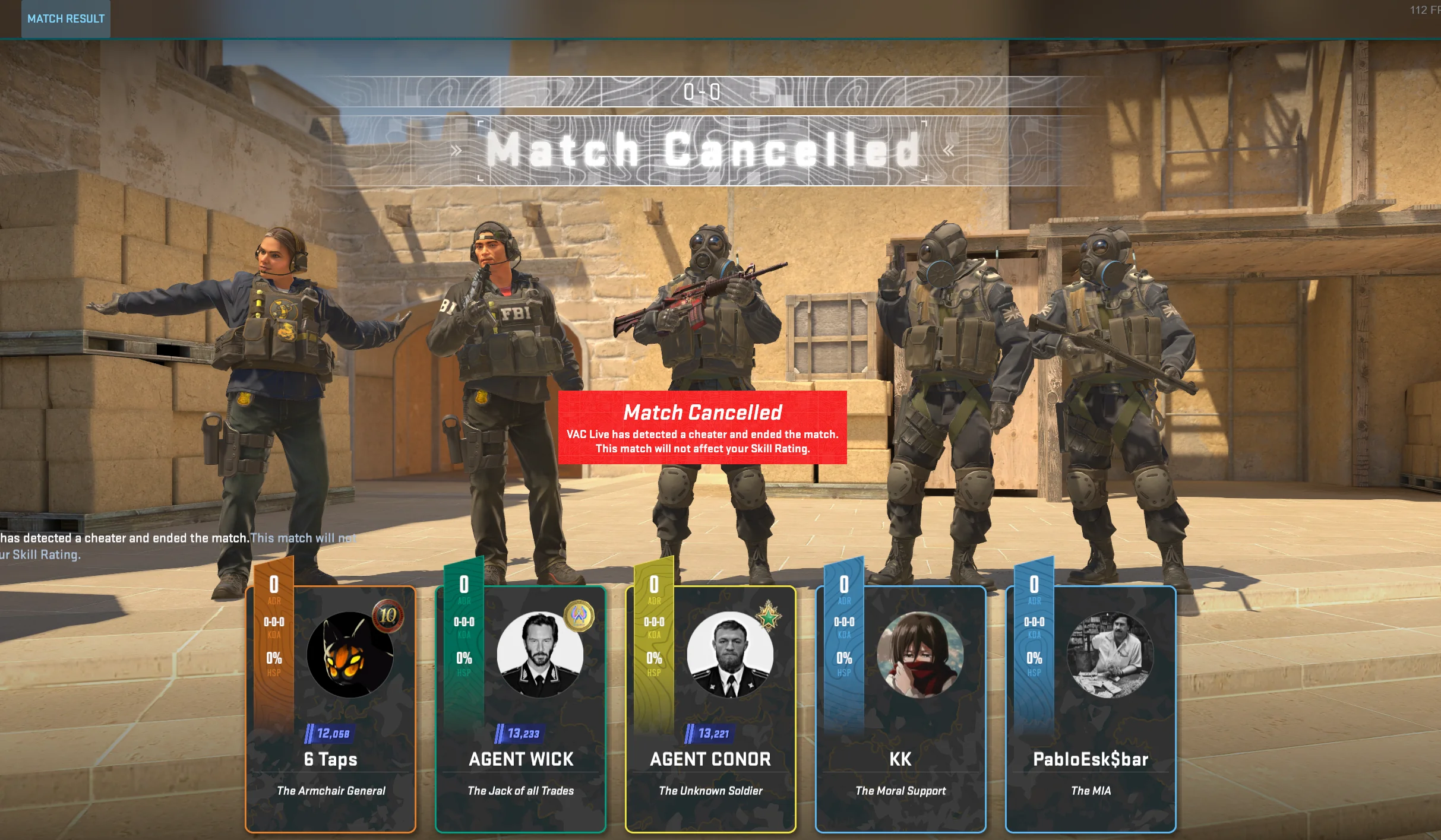Image resolution: width=1441 pixels, height=840 pixels.
Task: Click Agent Wick's 13,233 XP badge
Action: tap(517, 734)
